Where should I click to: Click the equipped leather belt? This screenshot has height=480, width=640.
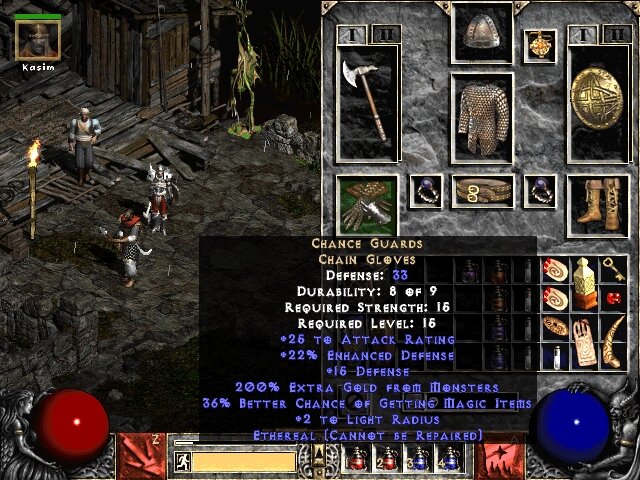coord(482,190)
